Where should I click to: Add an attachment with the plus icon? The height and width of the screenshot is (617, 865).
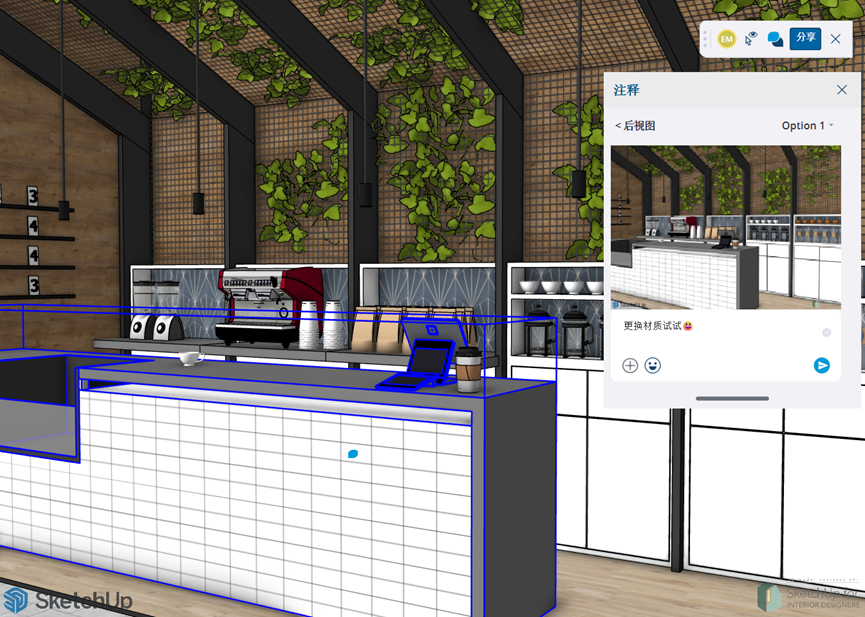tap(630, 366)
